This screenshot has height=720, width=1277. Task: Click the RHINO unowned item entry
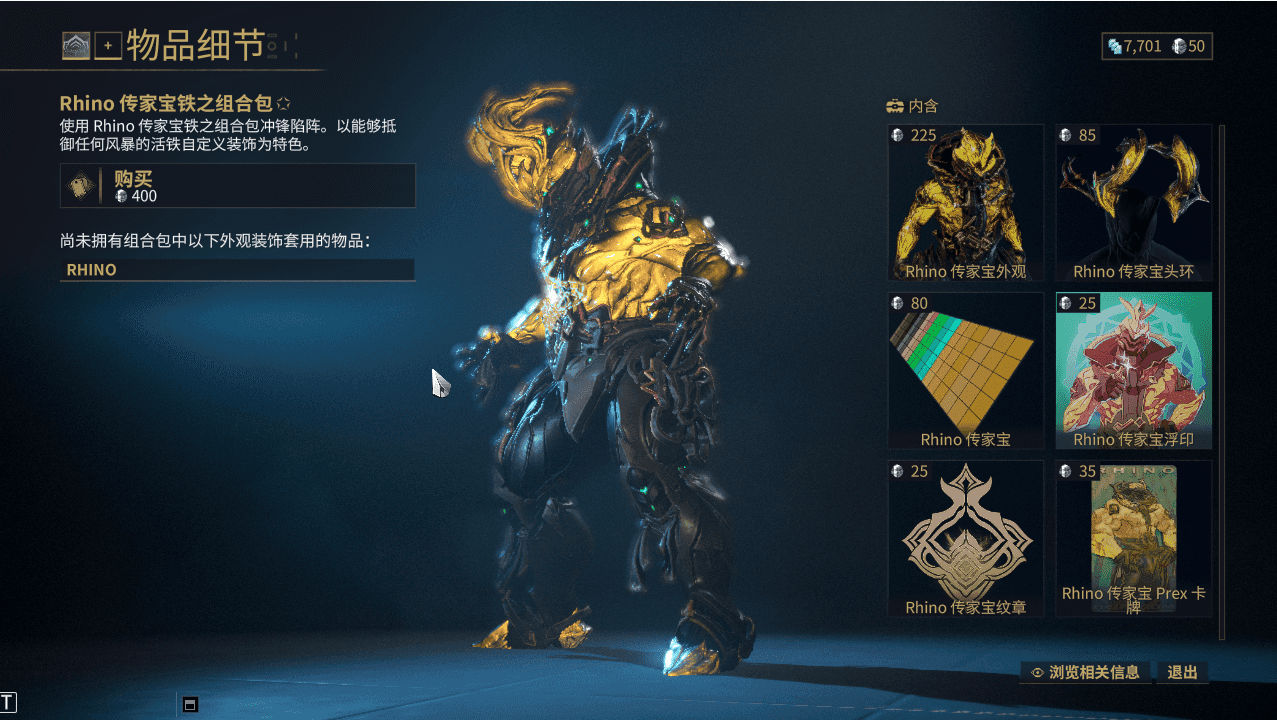237,270
